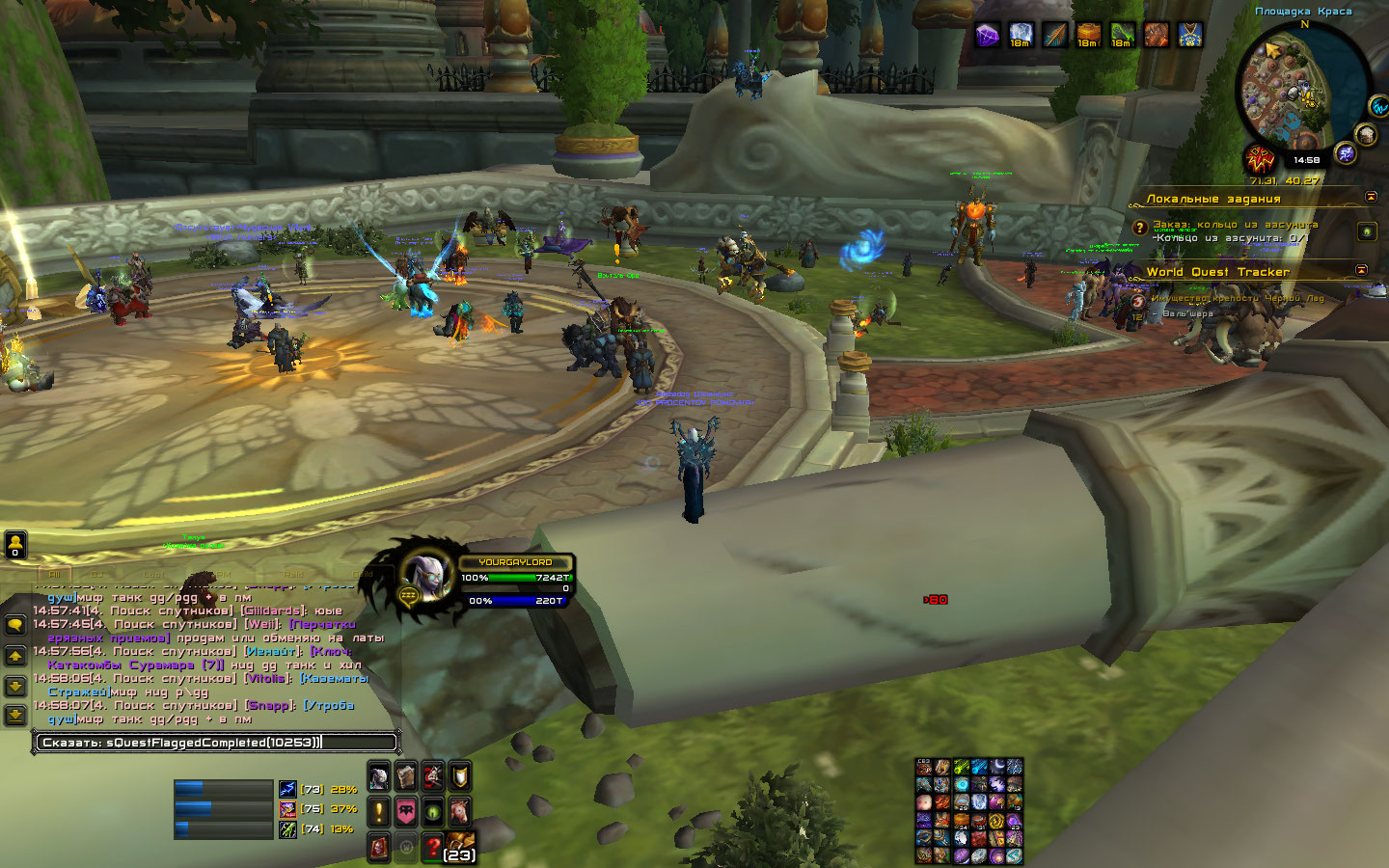Image resolution: width=1389 pixels, height=868 pixels.
Task: Open the backpack bag with 23 free slots
Action: click(460, 847)
